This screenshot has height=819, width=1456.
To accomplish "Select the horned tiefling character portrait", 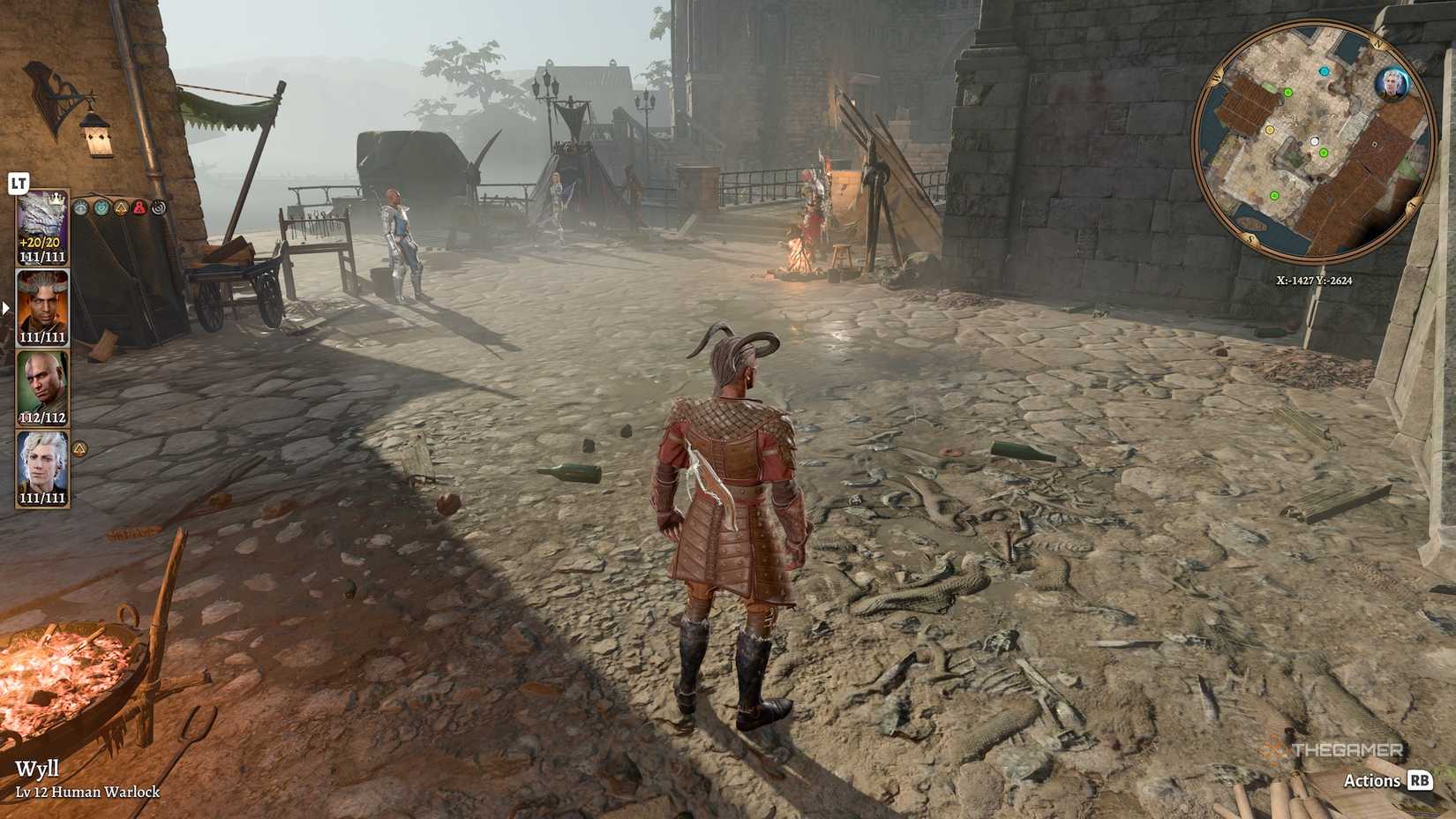I will (x=41, y=303).
